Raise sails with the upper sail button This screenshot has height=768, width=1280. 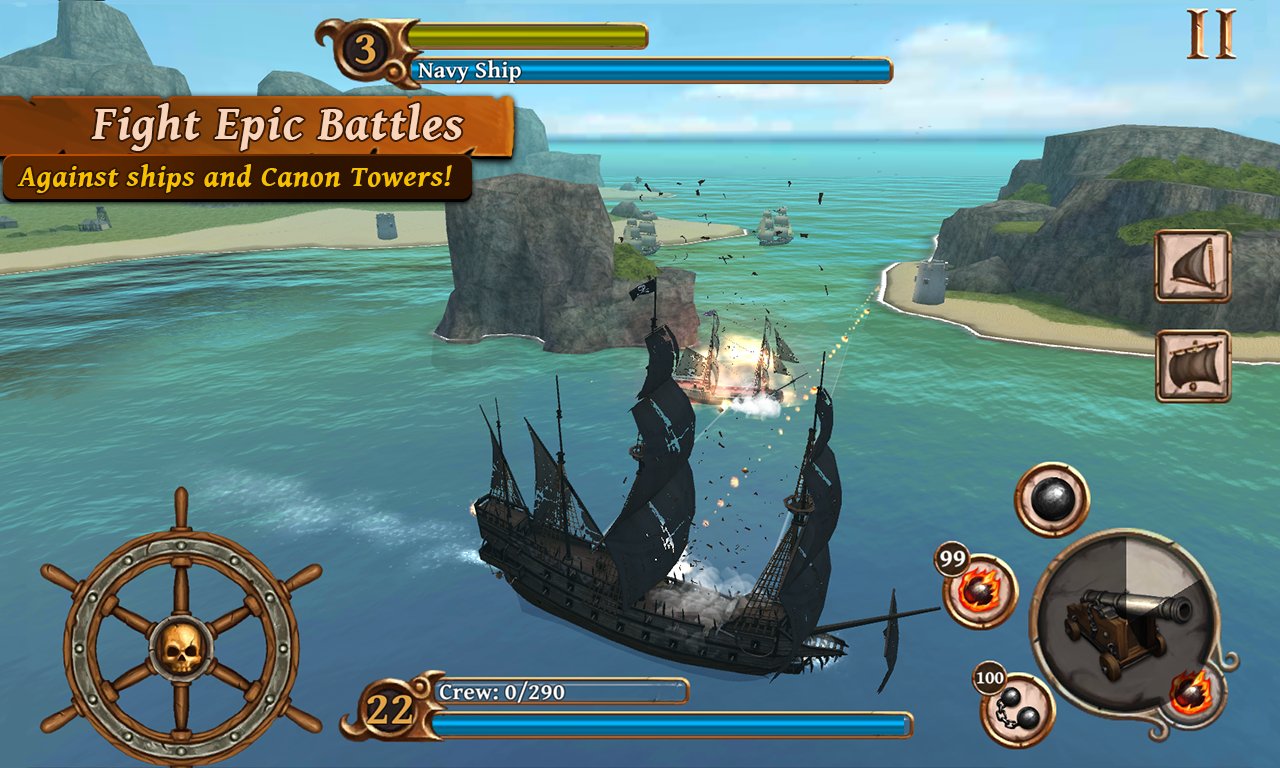click(x=1193, y=266)
